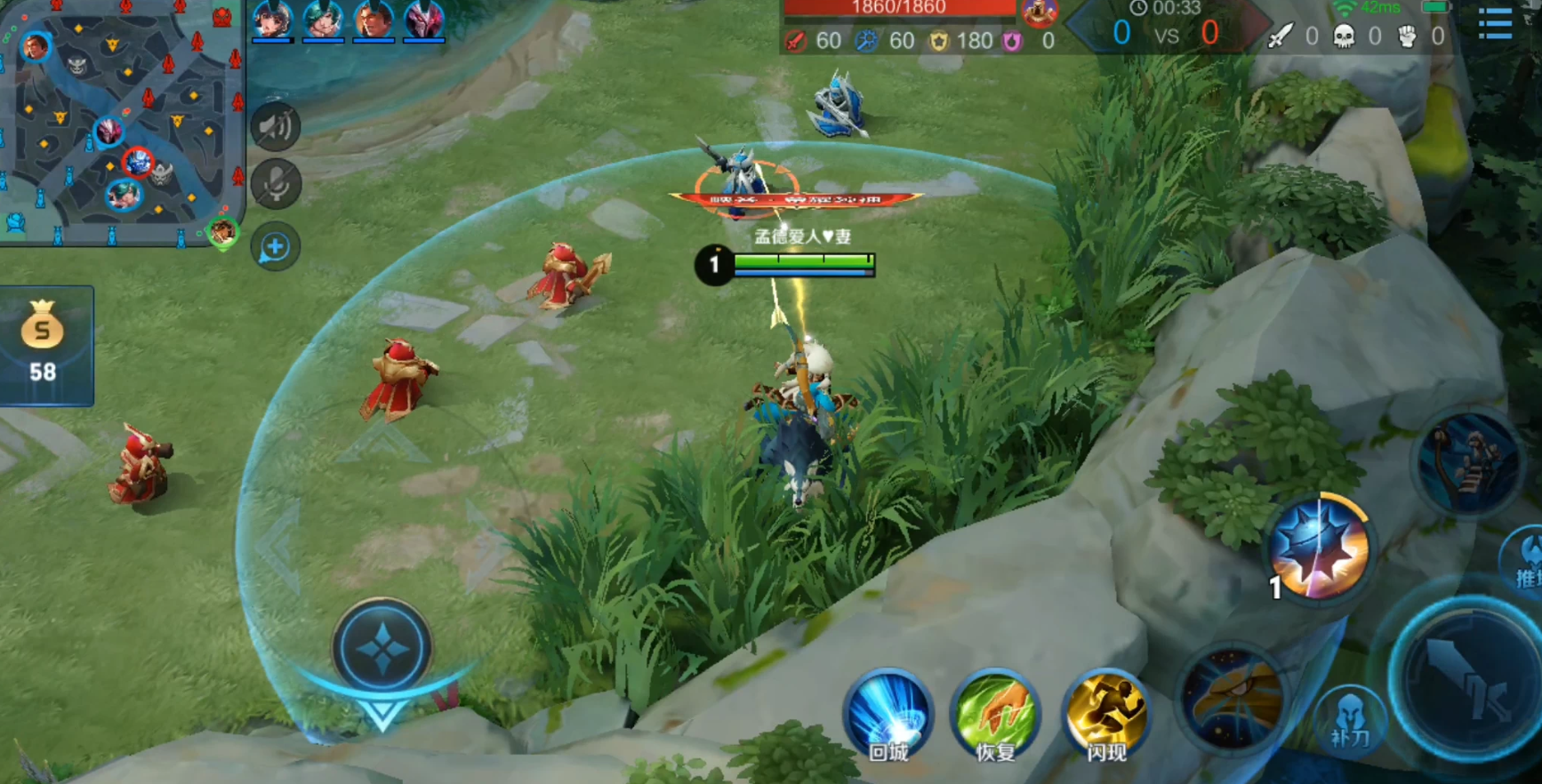Open the quick chat plus bubble
This screenshot has height=784, width=1542.
coord(276,247)
